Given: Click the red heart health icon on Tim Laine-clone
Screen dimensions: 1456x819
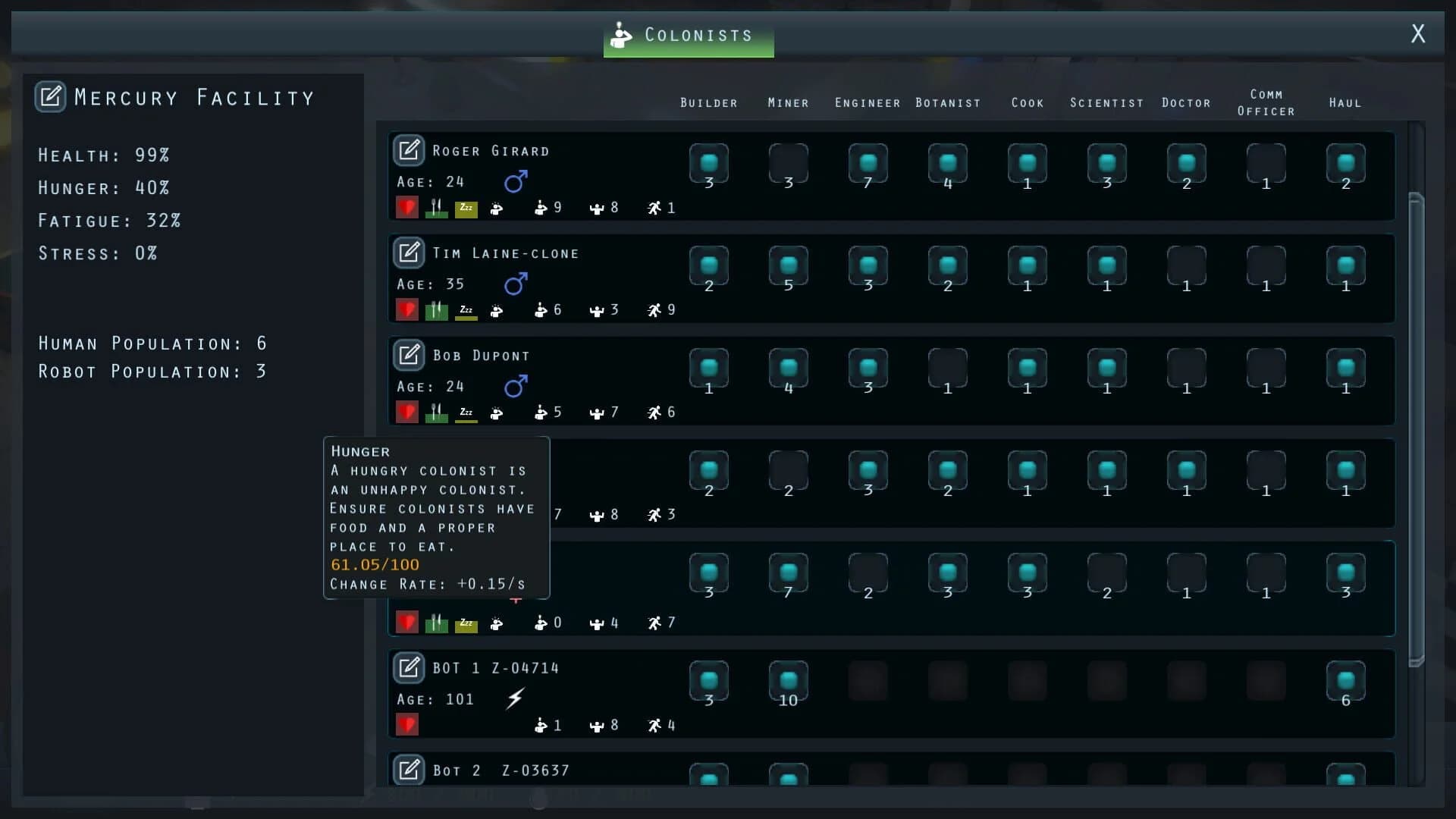Looking at the screenshot, I should click(x=407, y=309).
